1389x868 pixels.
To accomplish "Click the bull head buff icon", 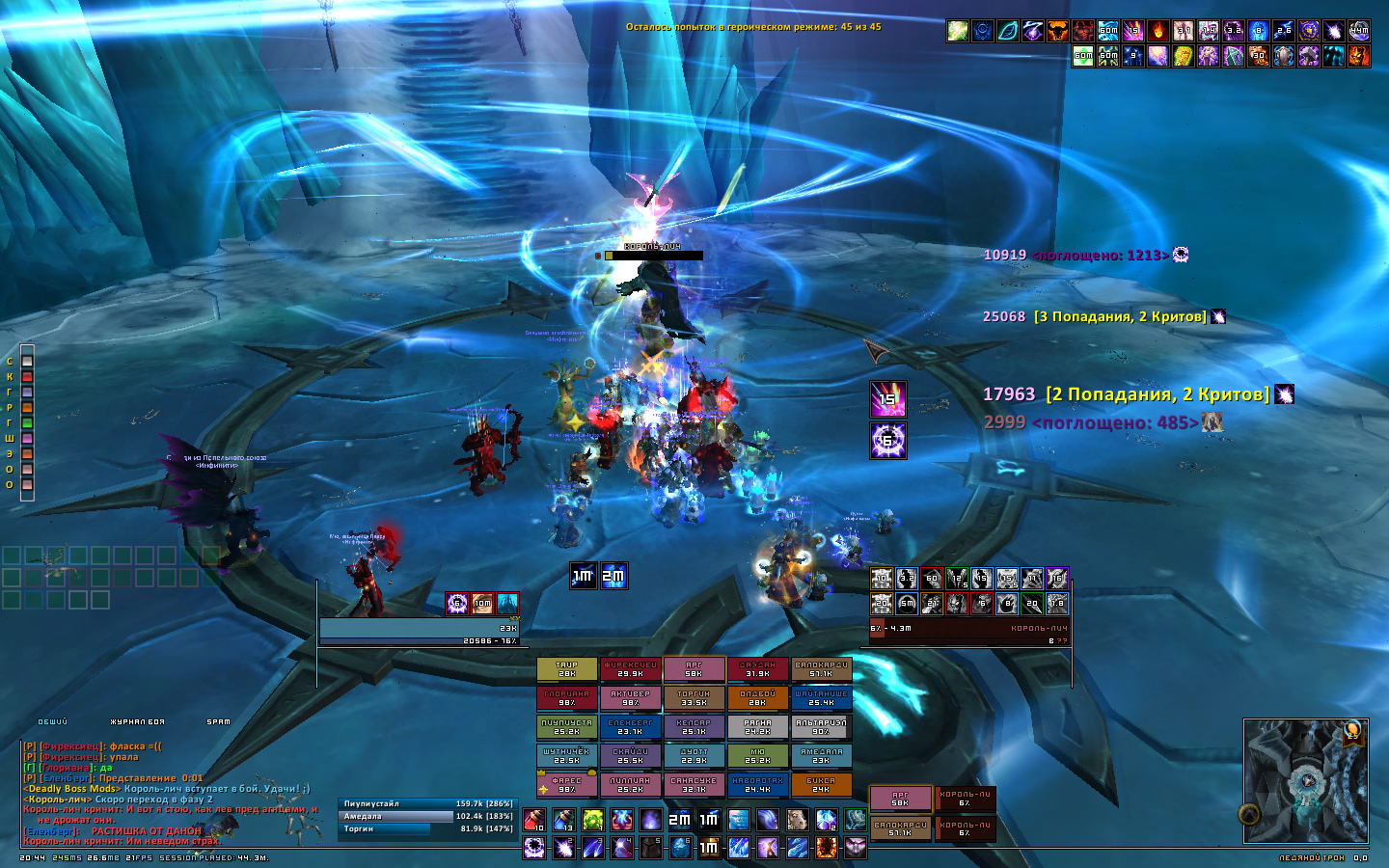I will pos(1058,31).
